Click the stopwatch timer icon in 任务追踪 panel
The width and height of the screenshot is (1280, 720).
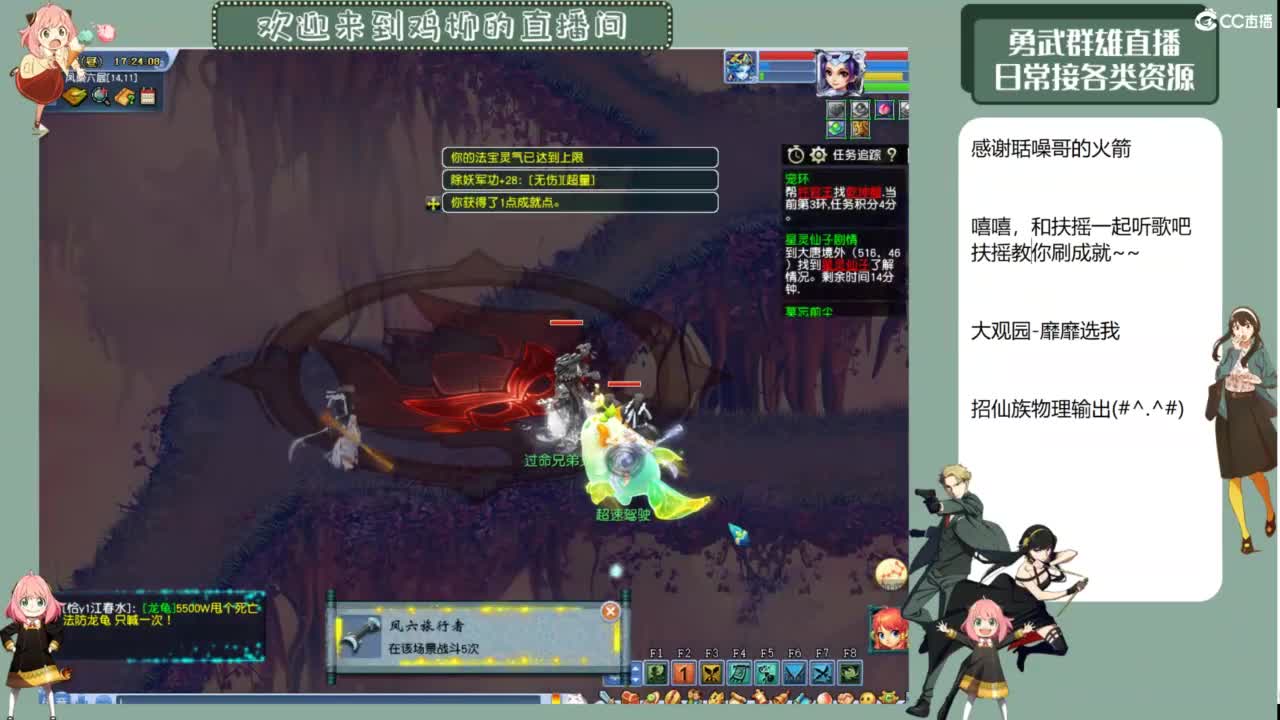(x=796, y=154)
